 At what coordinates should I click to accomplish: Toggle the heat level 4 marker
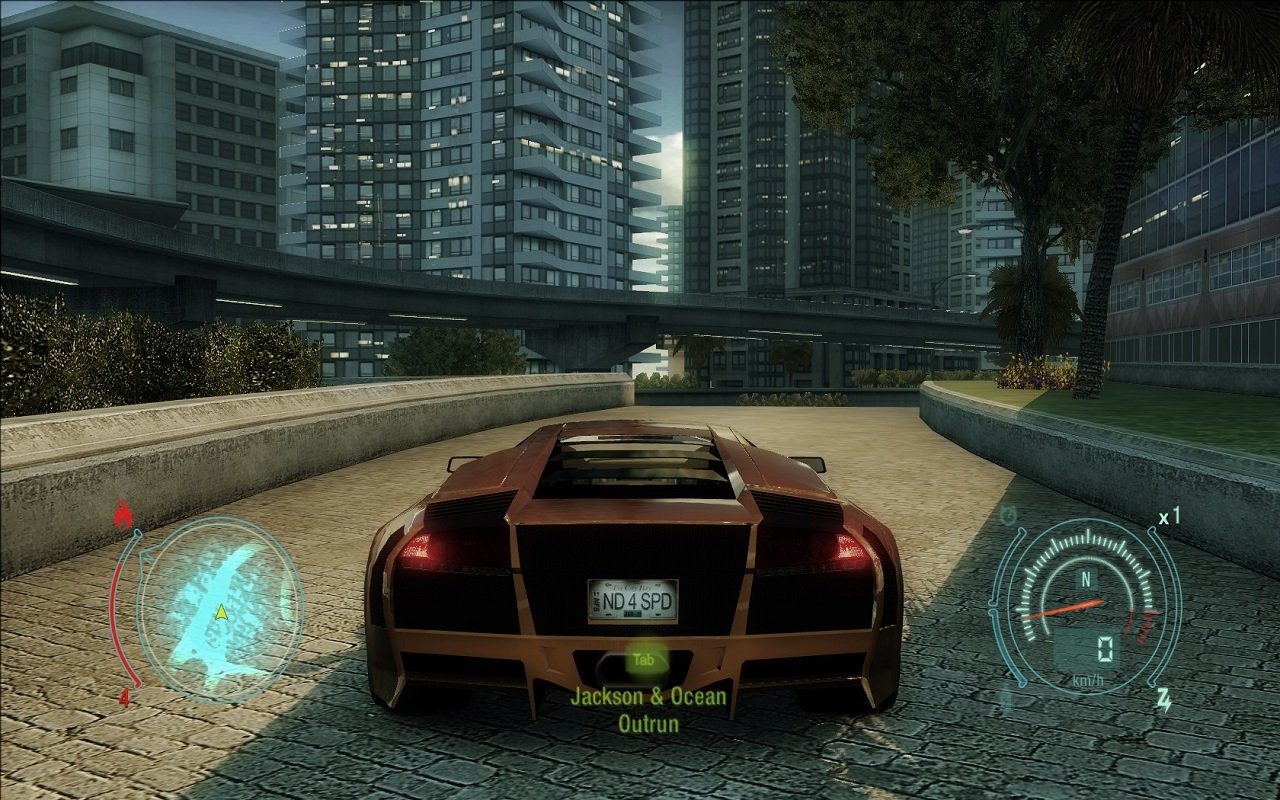click(x=125, y=697)
